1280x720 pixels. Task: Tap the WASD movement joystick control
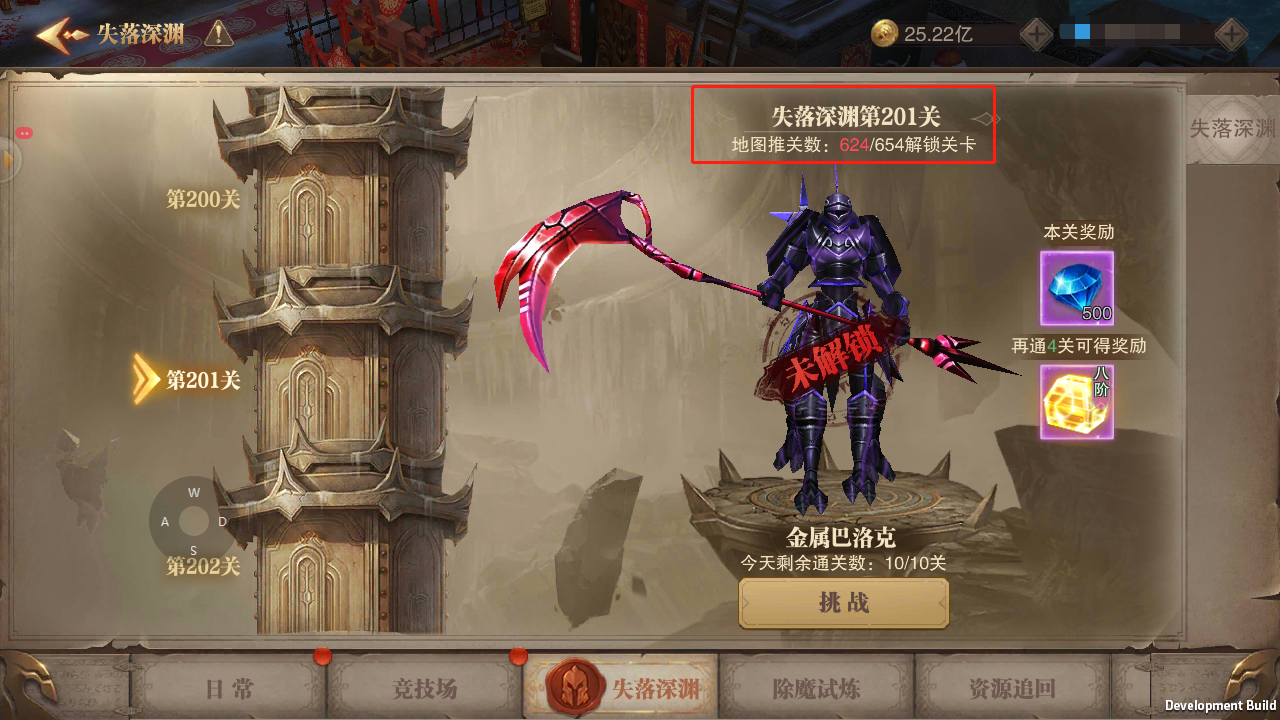click(x=193, y=519)
